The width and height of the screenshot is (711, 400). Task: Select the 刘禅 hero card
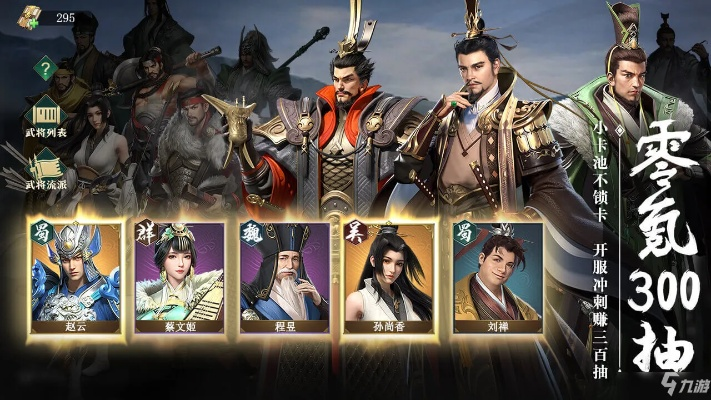tap(496, 277)
